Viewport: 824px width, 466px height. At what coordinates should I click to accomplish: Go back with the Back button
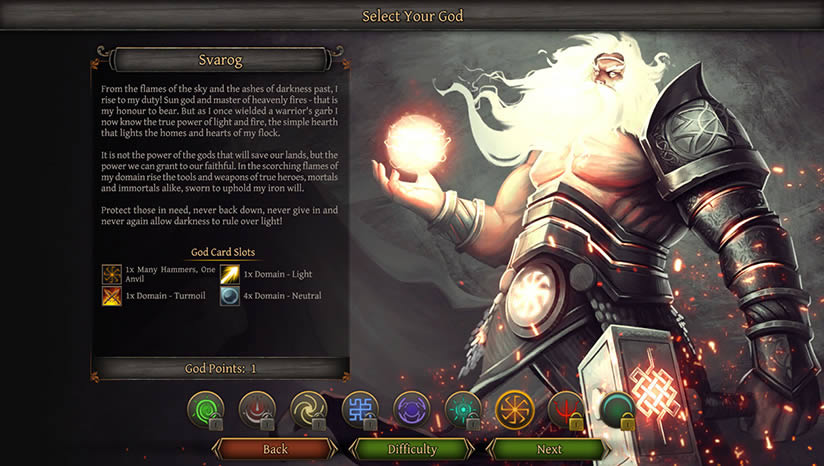[x=275, y=450]
